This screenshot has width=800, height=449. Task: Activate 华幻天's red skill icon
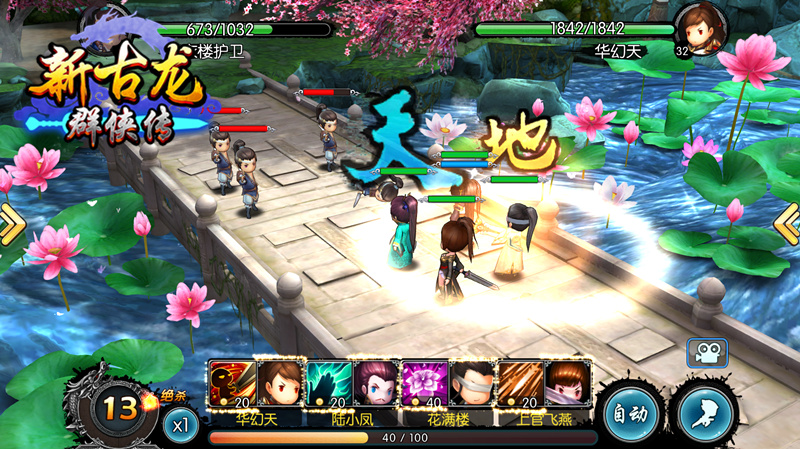(231, 384)
